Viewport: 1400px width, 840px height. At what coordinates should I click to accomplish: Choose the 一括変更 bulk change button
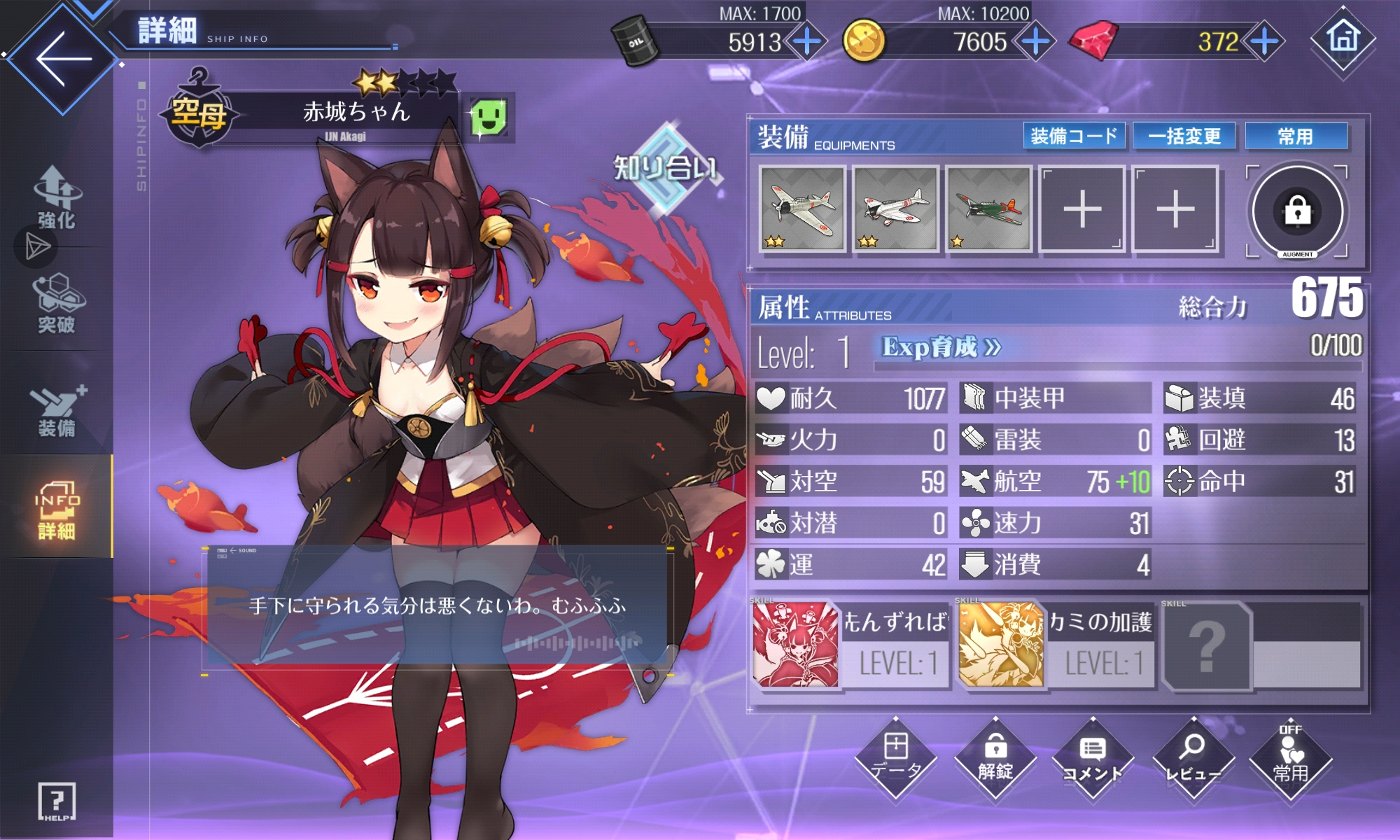1184,136
